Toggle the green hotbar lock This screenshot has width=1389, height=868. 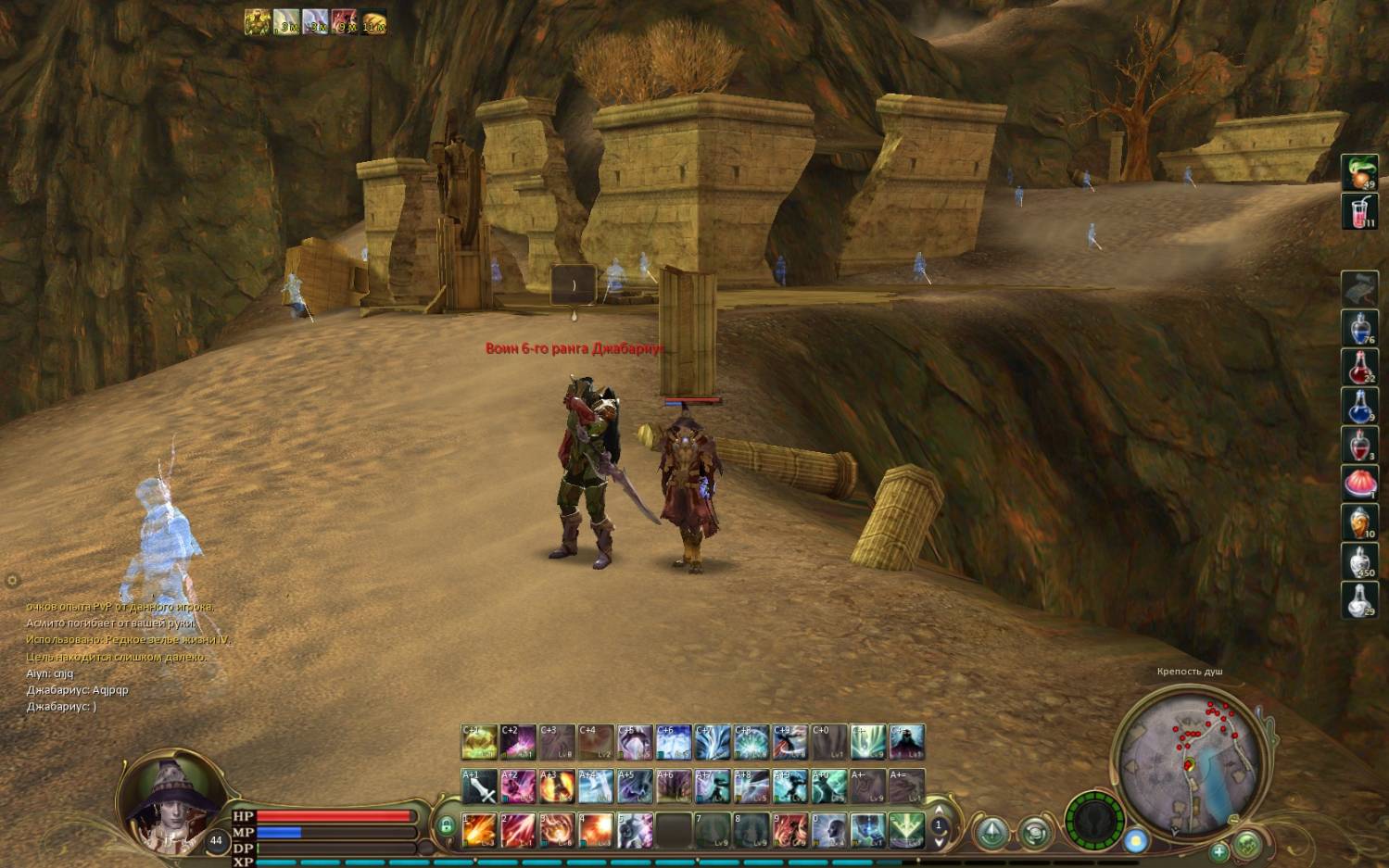pyautogui.click(x=446, y=825)
